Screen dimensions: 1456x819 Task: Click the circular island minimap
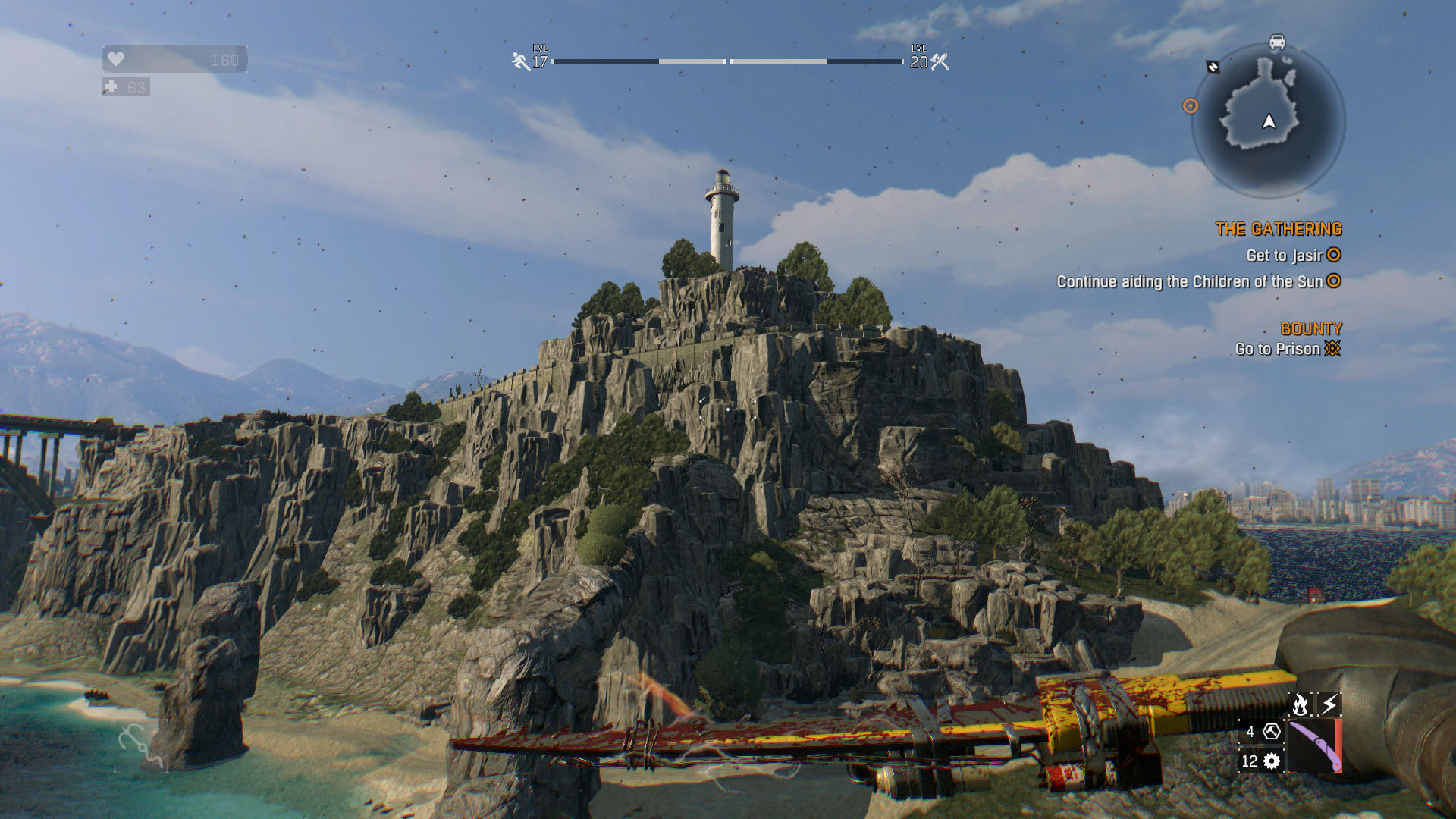[1268, 120]
